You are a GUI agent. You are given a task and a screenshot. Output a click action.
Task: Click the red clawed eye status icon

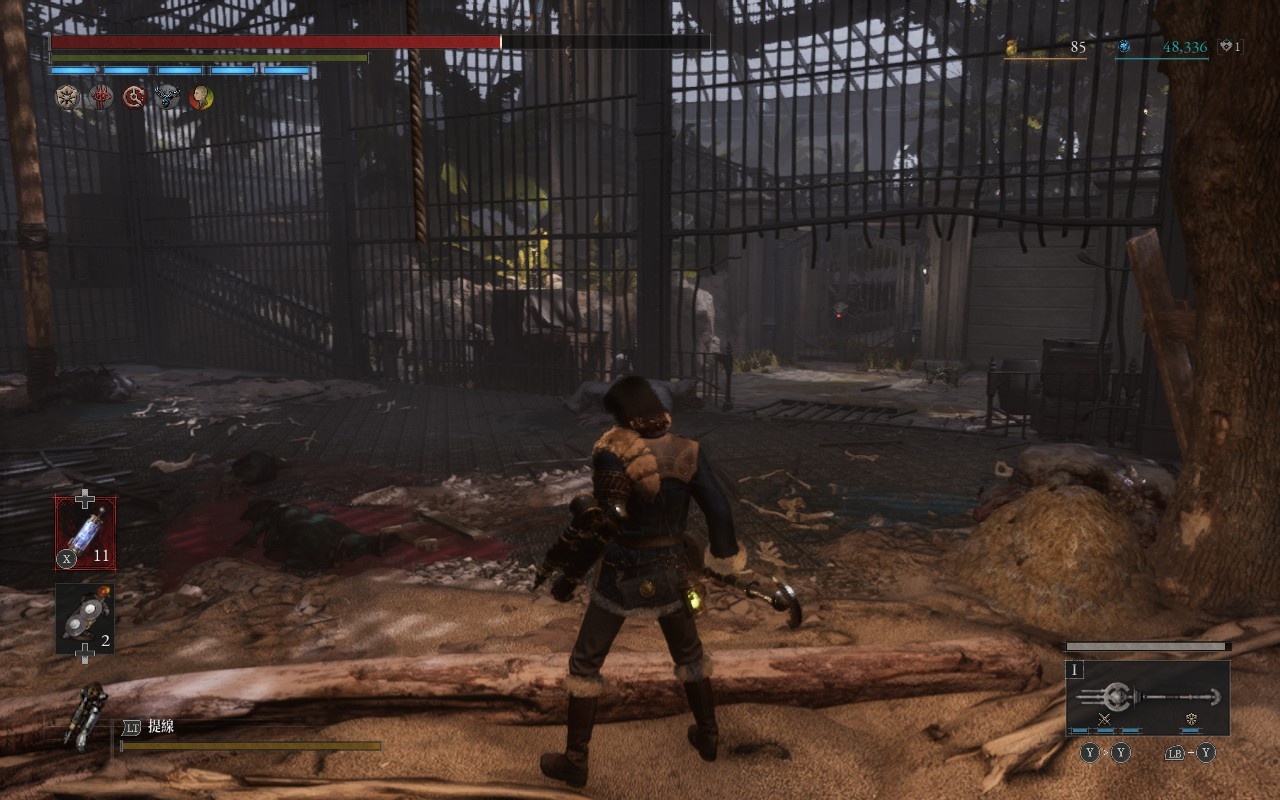click(x=100, y=97)
